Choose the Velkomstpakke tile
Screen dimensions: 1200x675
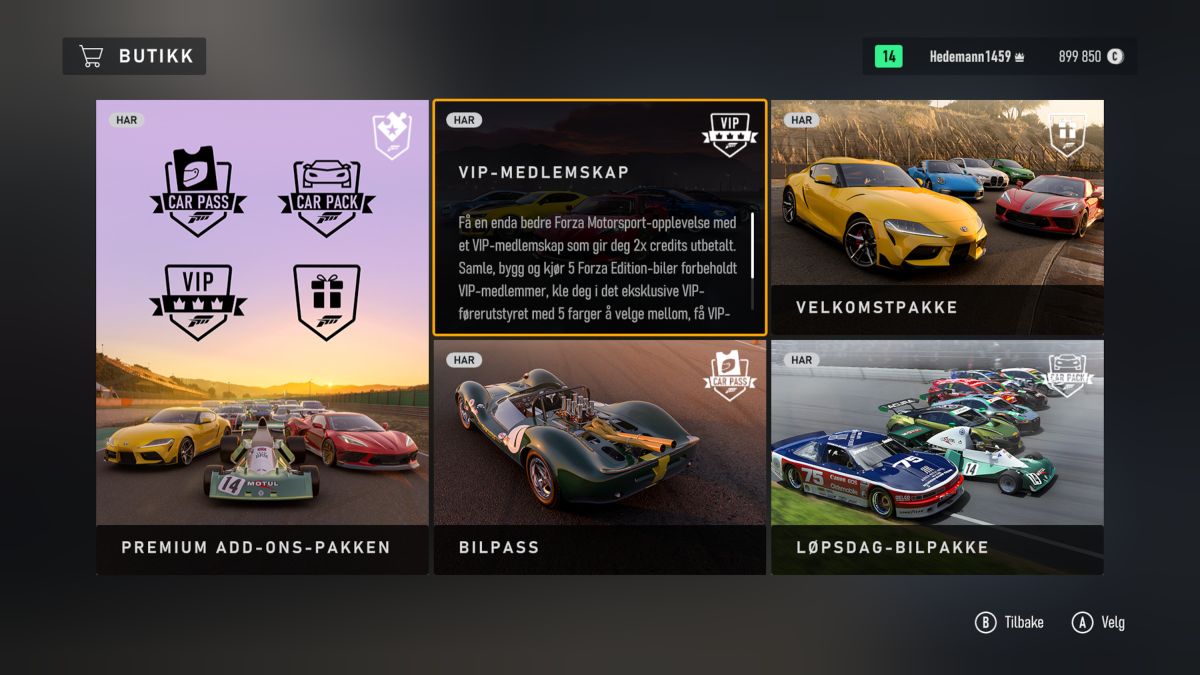tap(937, 217)
